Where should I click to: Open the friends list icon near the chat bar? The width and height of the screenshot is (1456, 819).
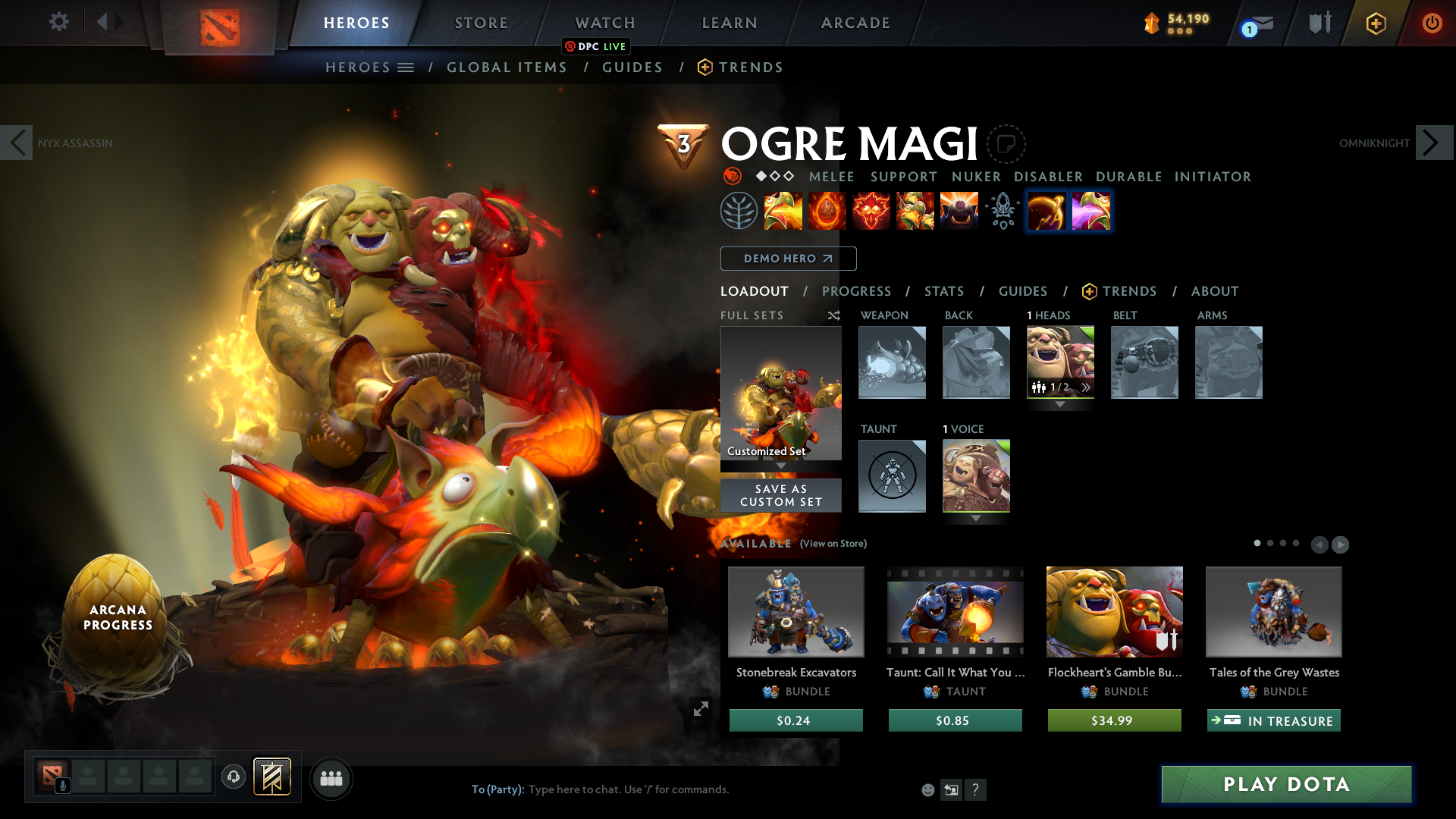(331, 778)
